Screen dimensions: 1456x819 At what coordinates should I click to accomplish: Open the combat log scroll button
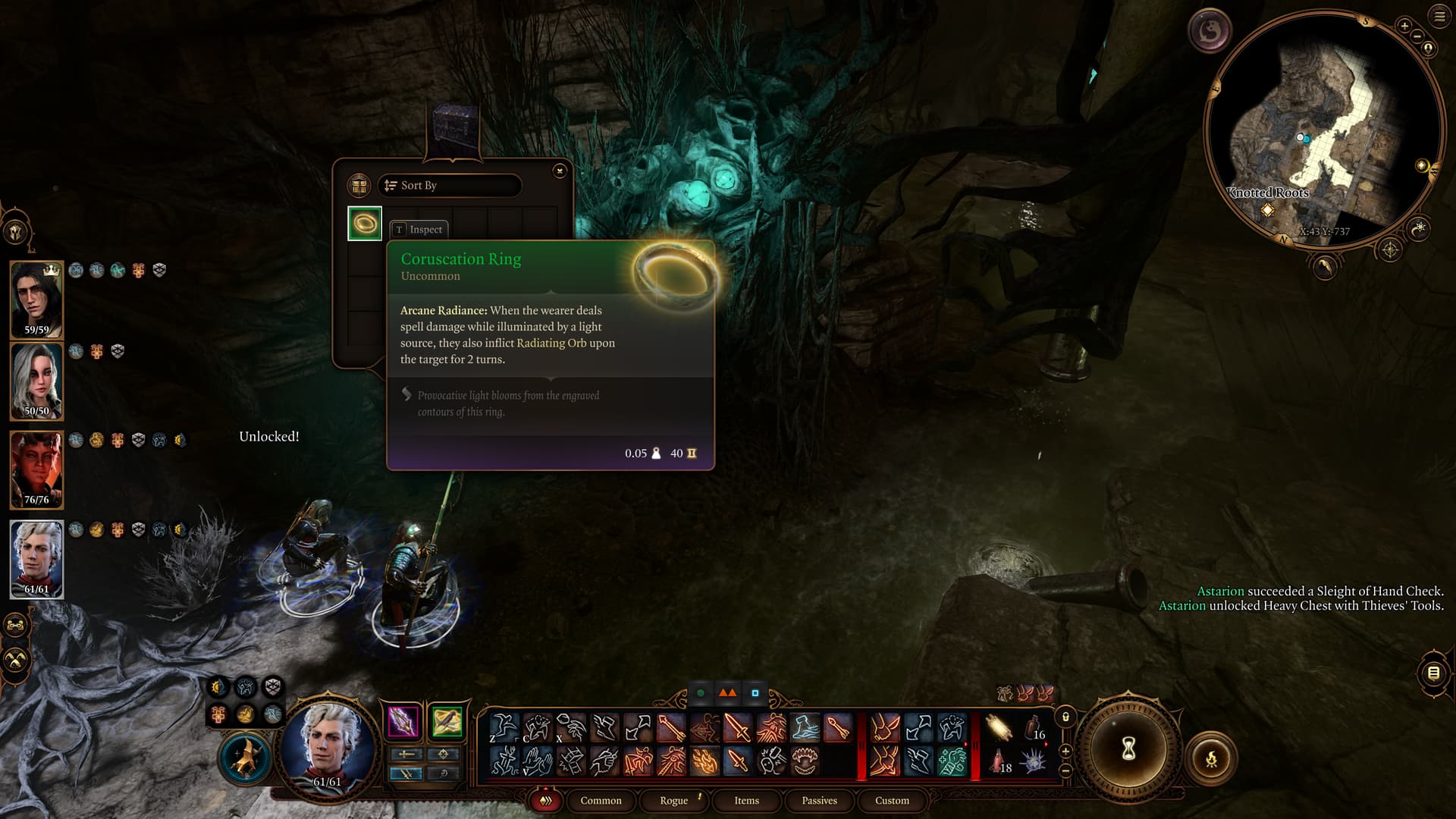click(x=1433, y=673)
